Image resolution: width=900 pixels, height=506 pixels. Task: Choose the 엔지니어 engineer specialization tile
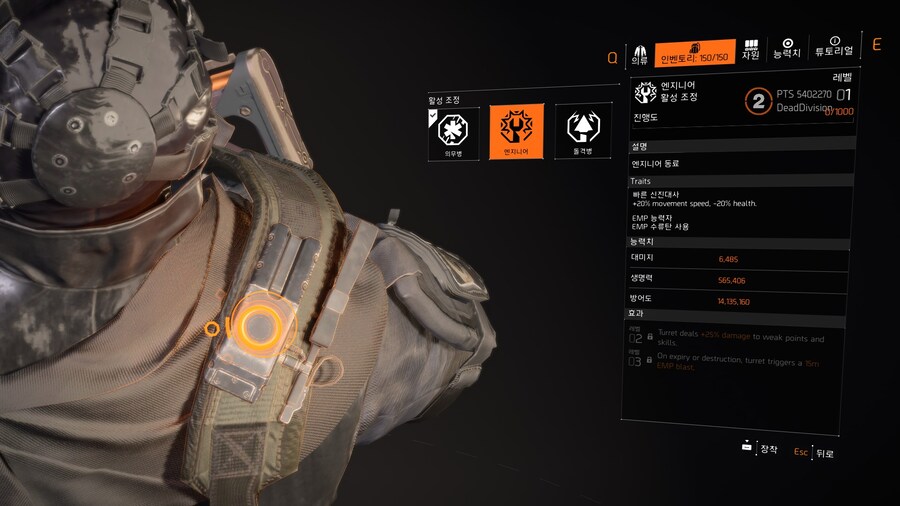(516, 132)
